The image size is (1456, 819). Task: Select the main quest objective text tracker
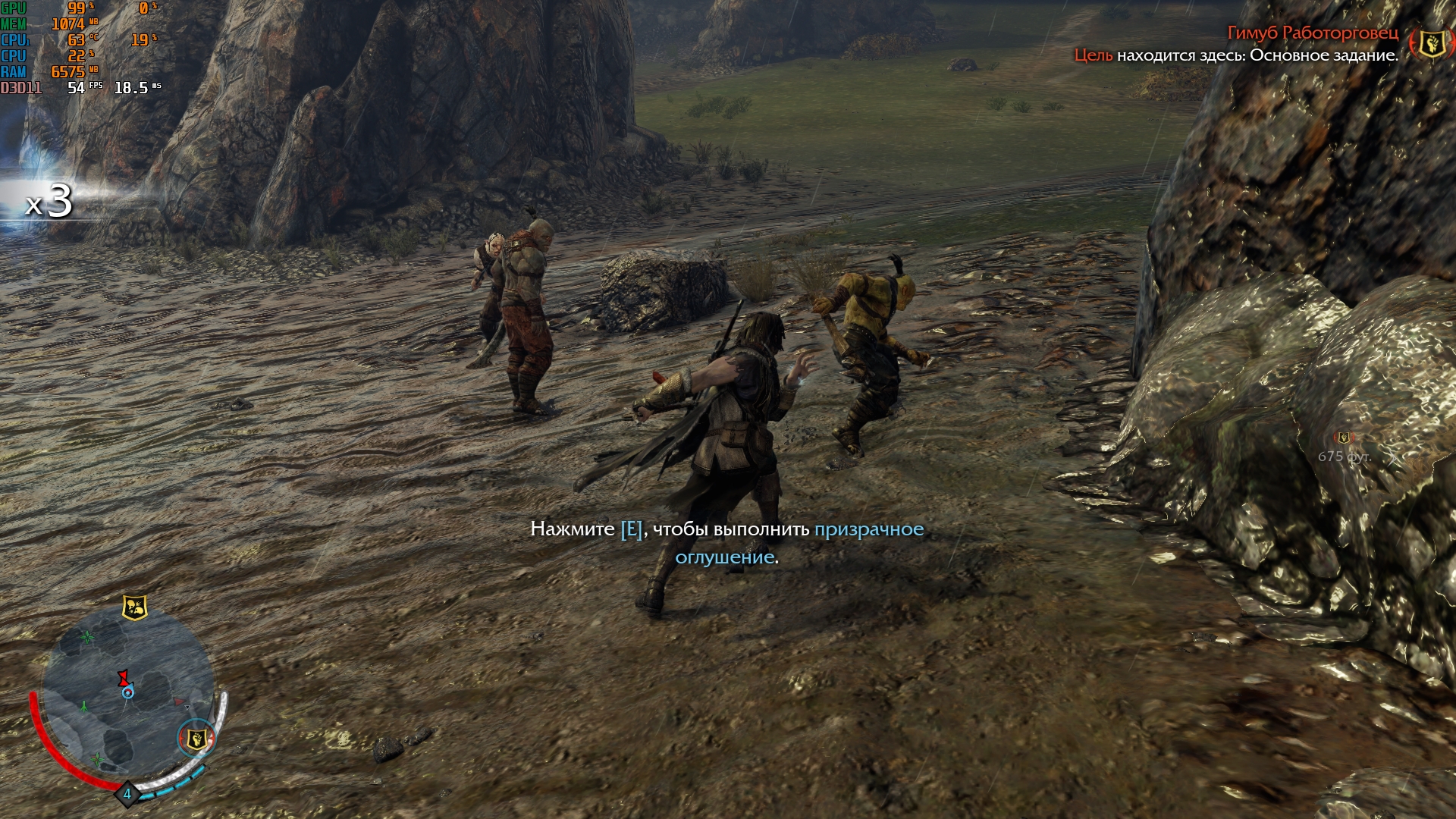tap(1236, 55)
